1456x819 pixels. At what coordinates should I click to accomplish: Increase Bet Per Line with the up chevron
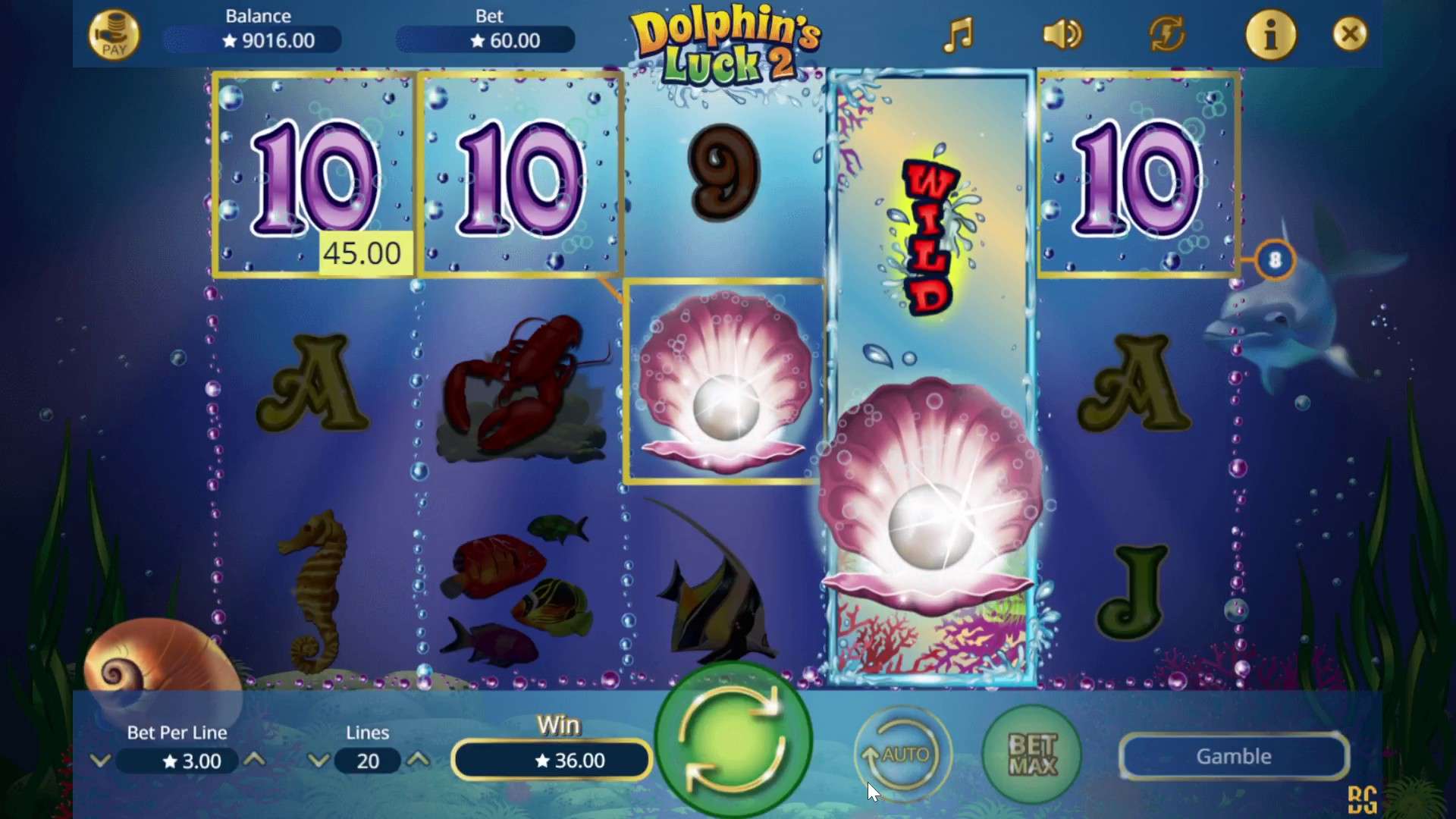256,761
